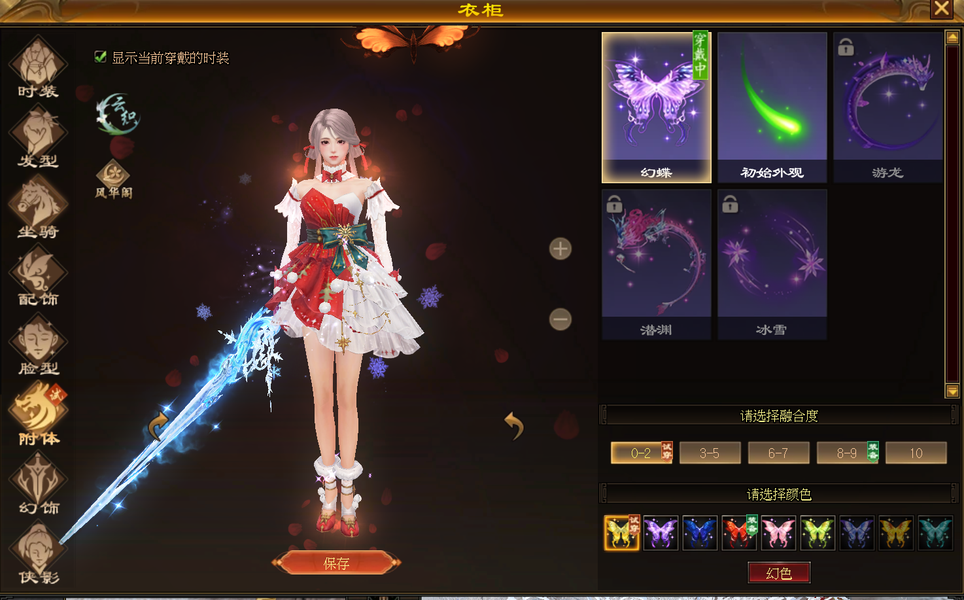The height and width of the screenshot is (600, 964).
Task: Zoom in with the plus button
Action: pyautogui.click(x=561, y=249)
